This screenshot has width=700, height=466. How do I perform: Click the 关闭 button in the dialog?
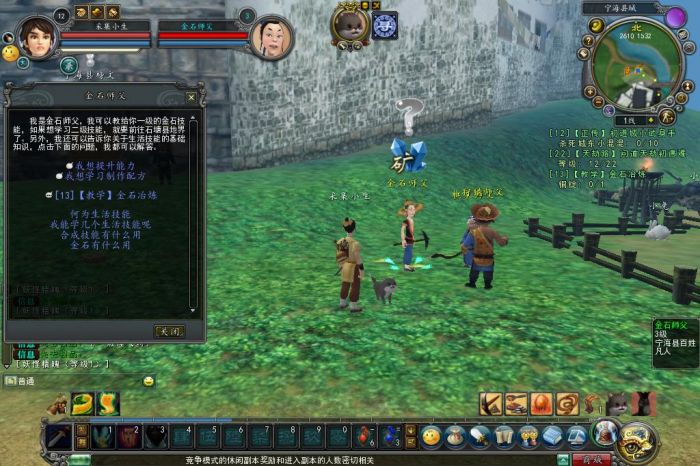coord(168,331)
